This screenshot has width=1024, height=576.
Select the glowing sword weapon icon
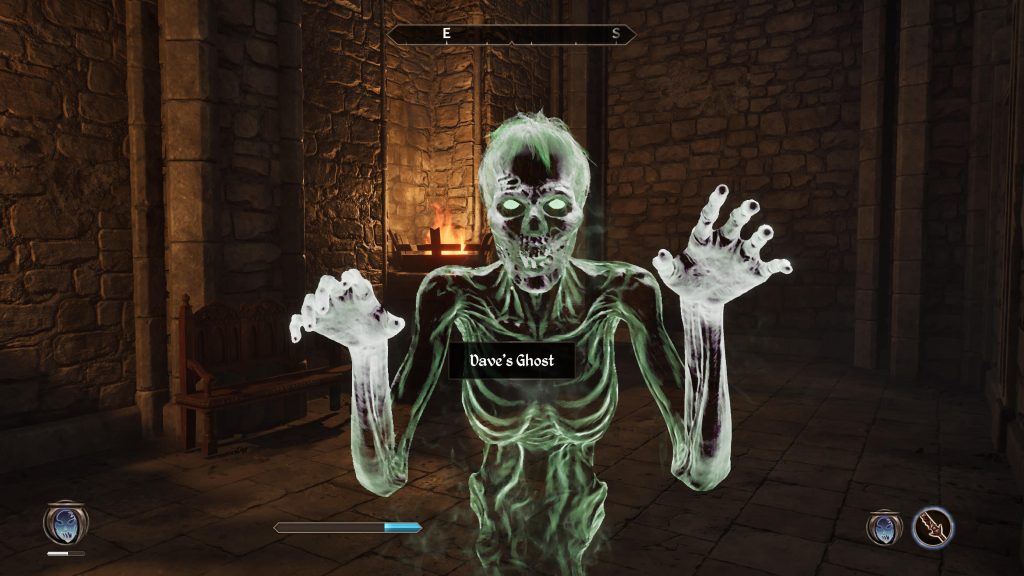pos(933,527)
